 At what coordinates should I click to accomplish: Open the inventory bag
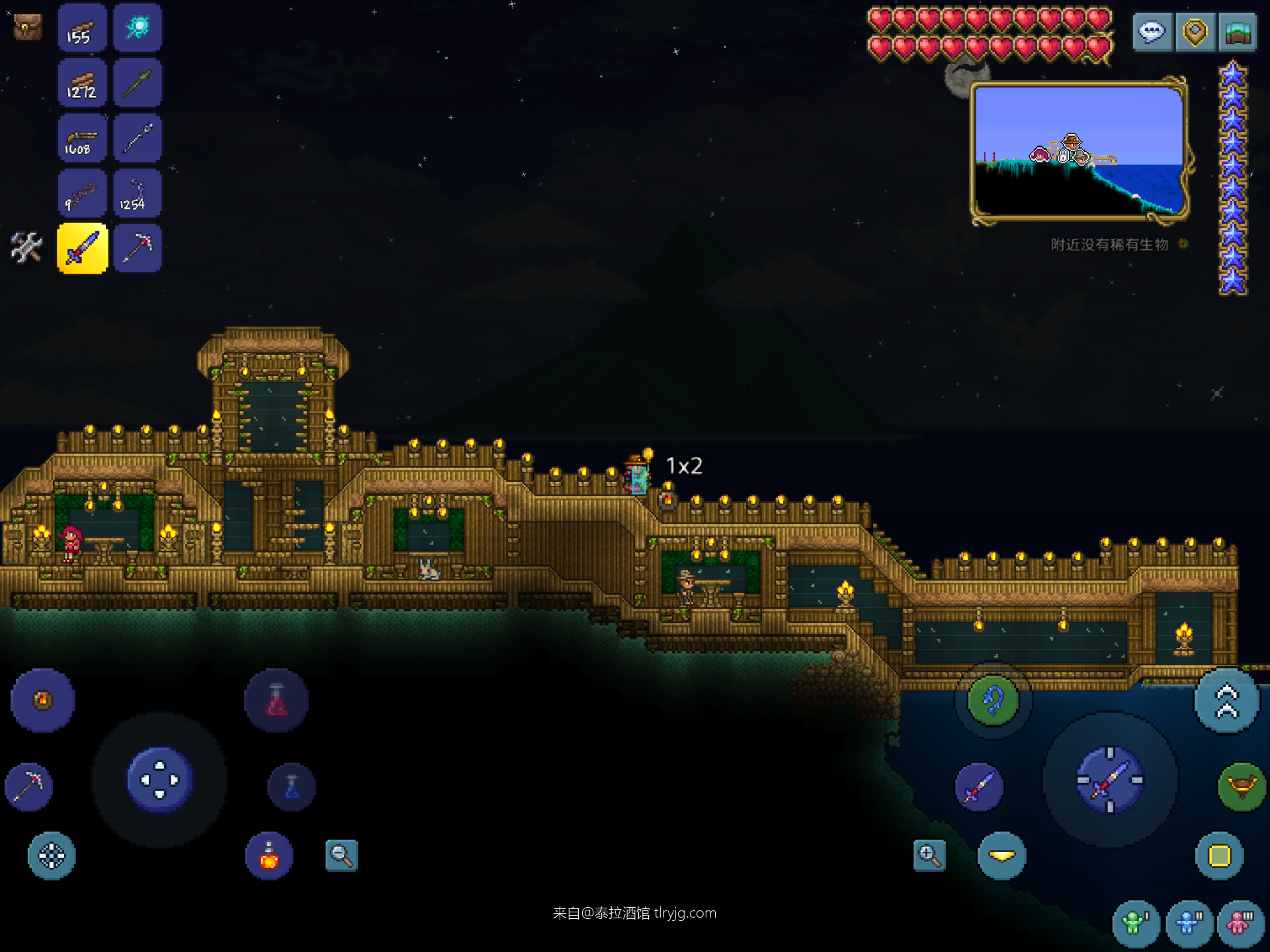point(28,27)
